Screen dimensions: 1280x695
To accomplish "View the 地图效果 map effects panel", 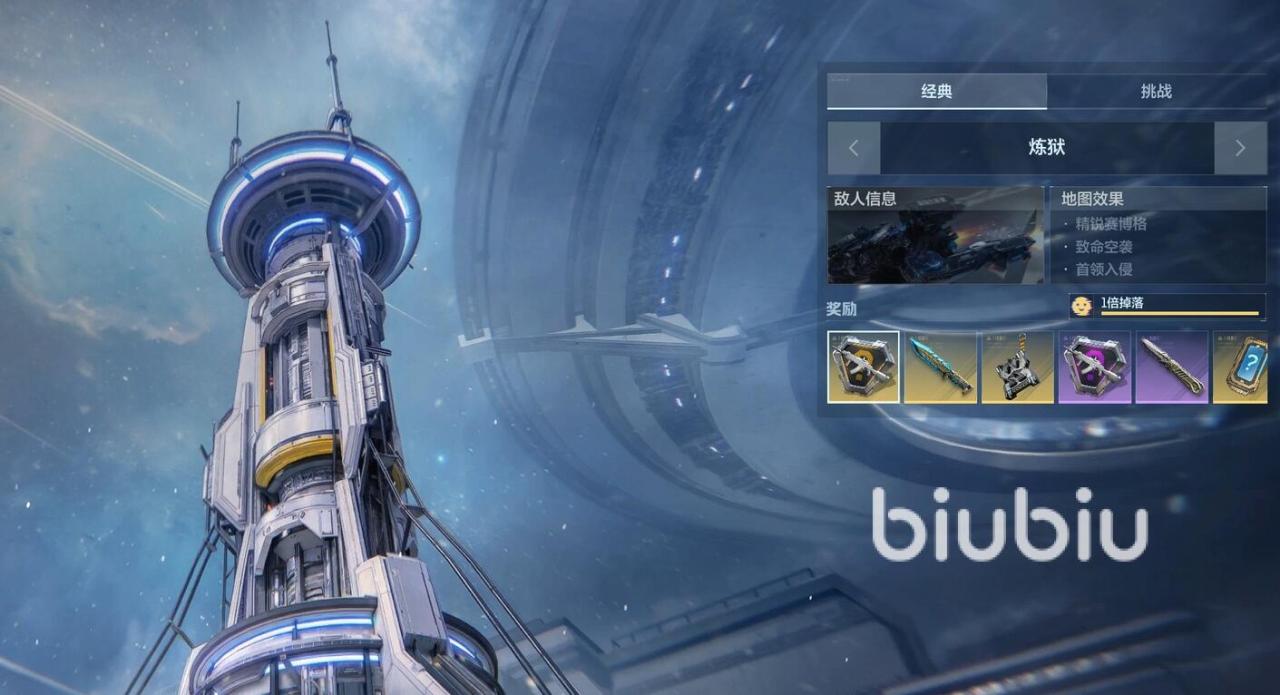I will coord(1157,235).
